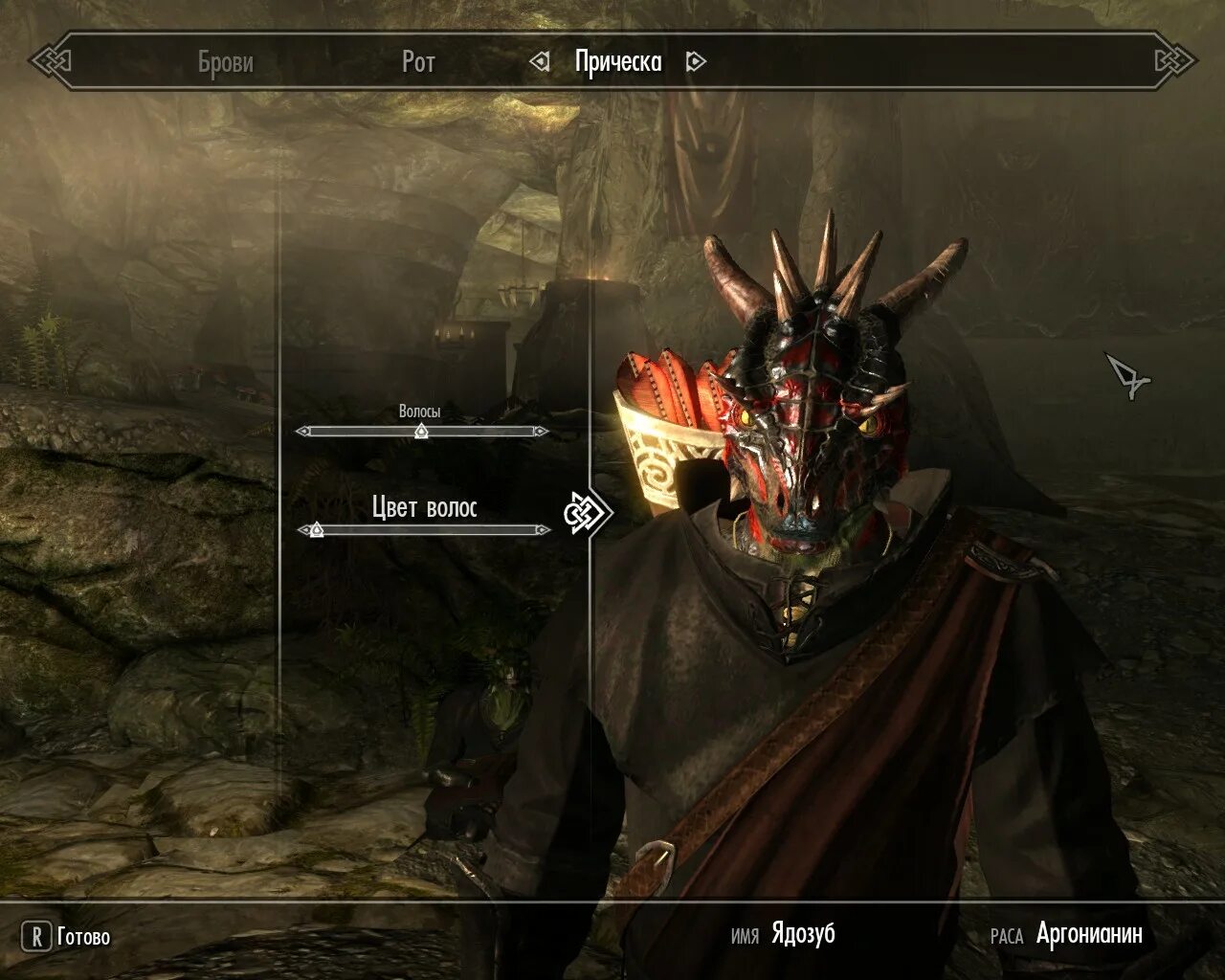1225x980 pixels.
Task: Adjust the Волосы slider
Action: [421, 432]
